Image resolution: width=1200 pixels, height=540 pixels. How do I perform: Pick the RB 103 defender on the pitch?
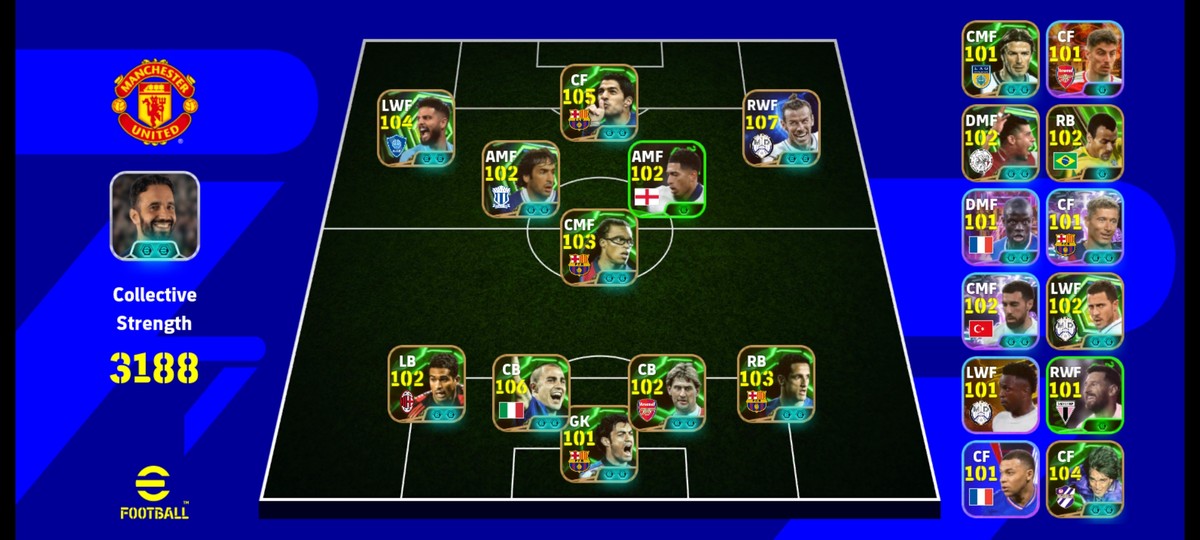(x=775, y=383)
